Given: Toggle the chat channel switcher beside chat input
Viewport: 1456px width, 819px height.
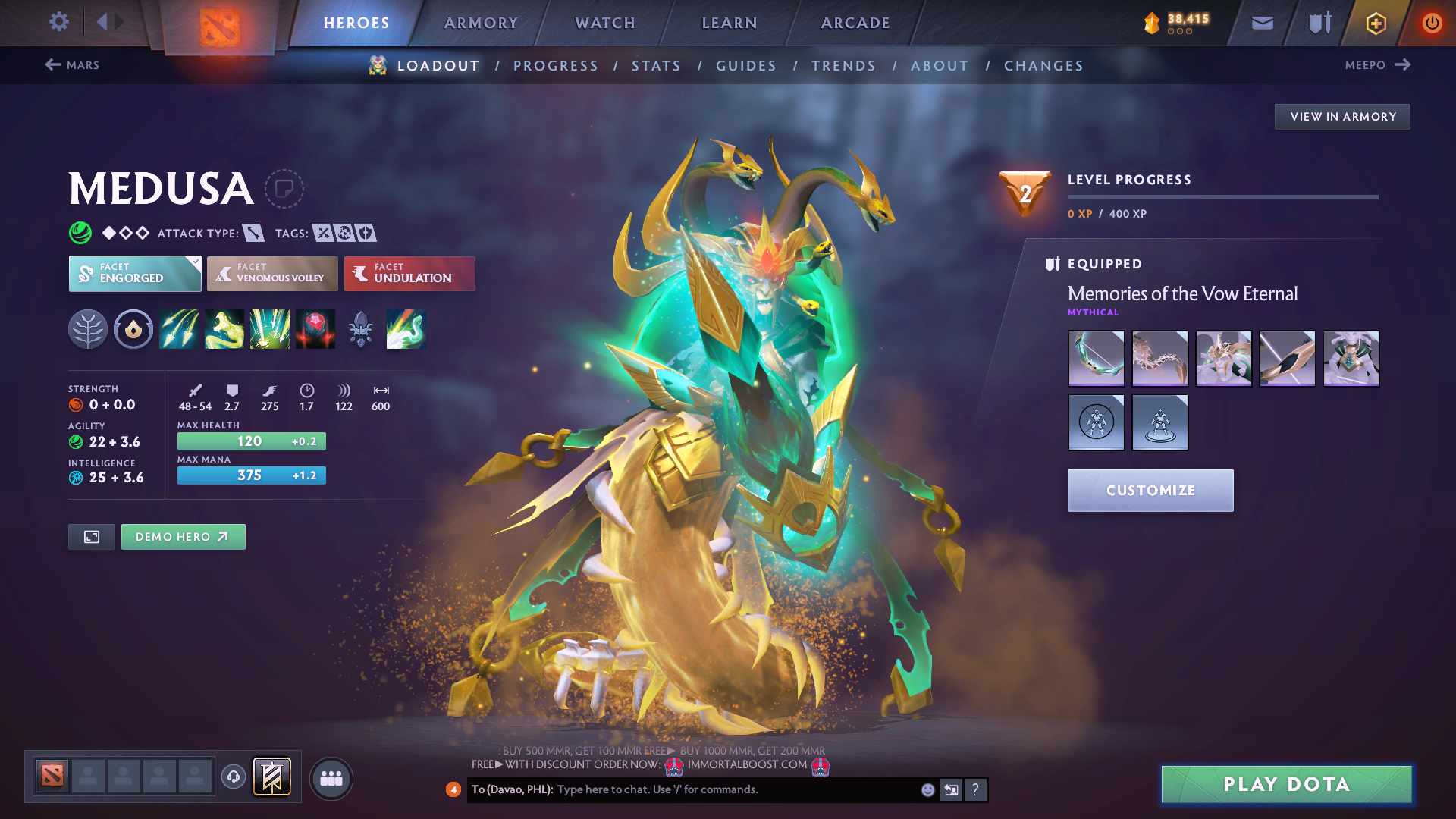Looking at the screenshot, I should tap(951, 789).
